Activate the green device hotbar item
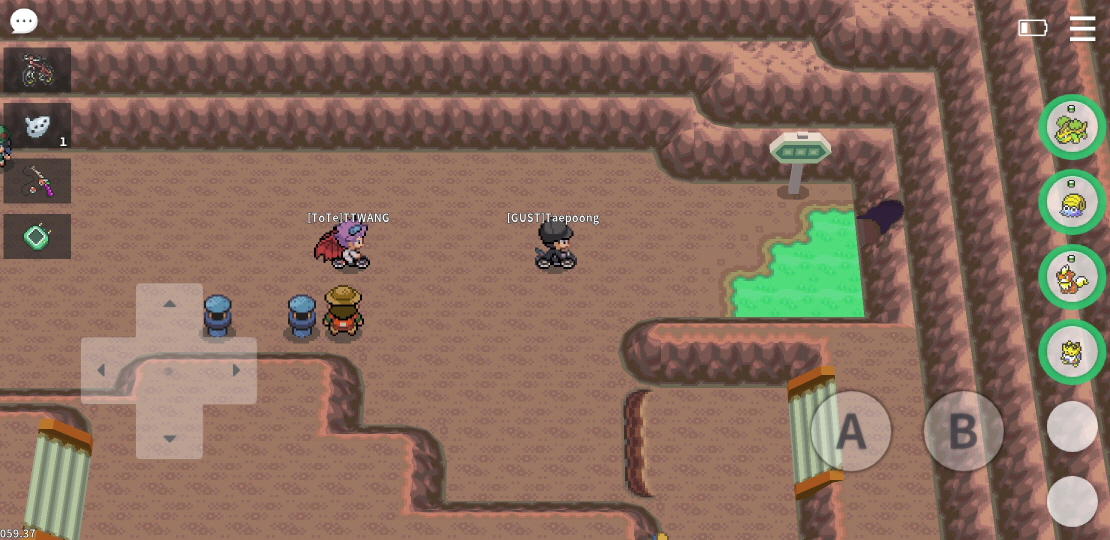The image size is (1110, 540). (37, 237)
